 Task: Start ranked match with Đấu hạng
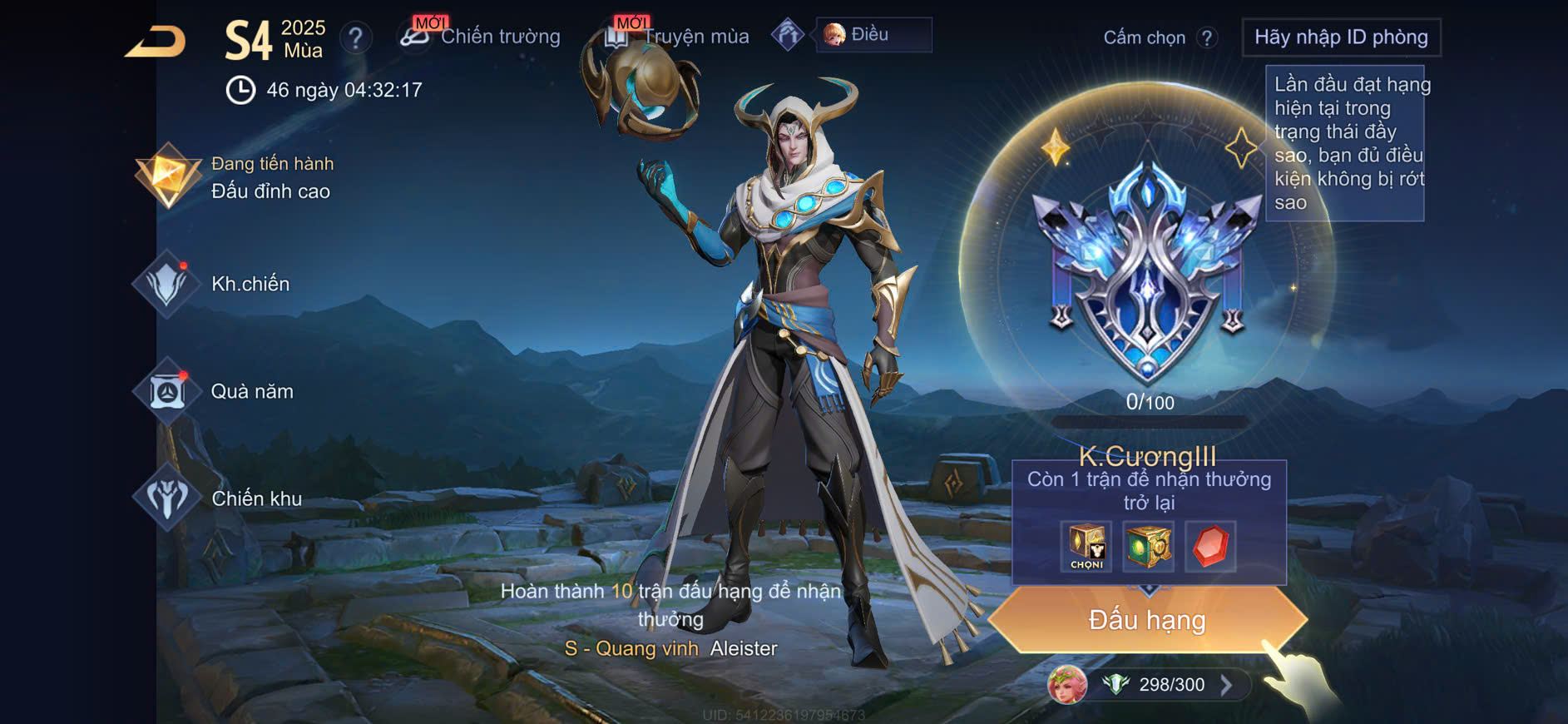(x=1147, y=620)
